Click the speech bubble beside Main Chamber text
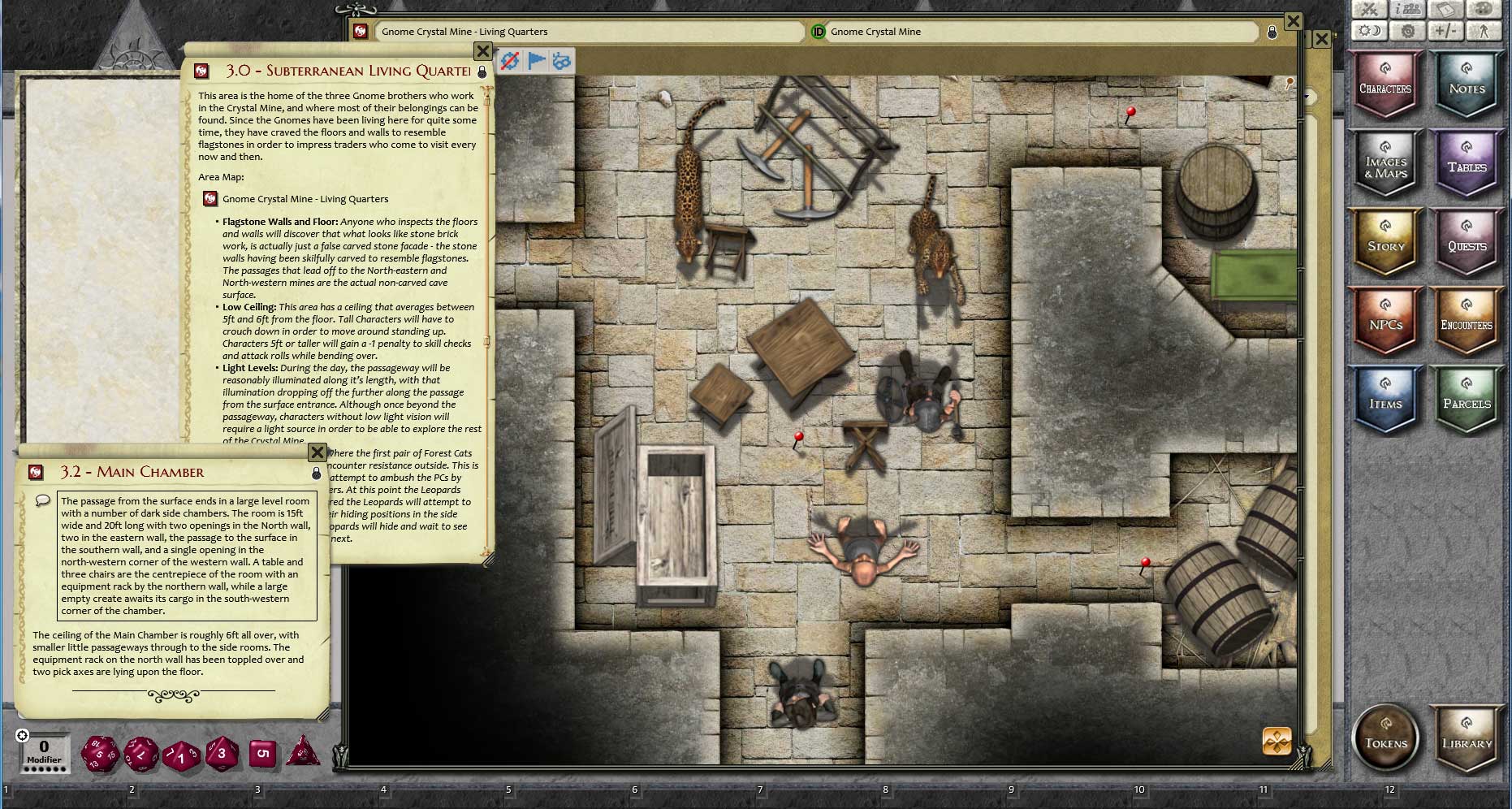 tap(43, 501)
